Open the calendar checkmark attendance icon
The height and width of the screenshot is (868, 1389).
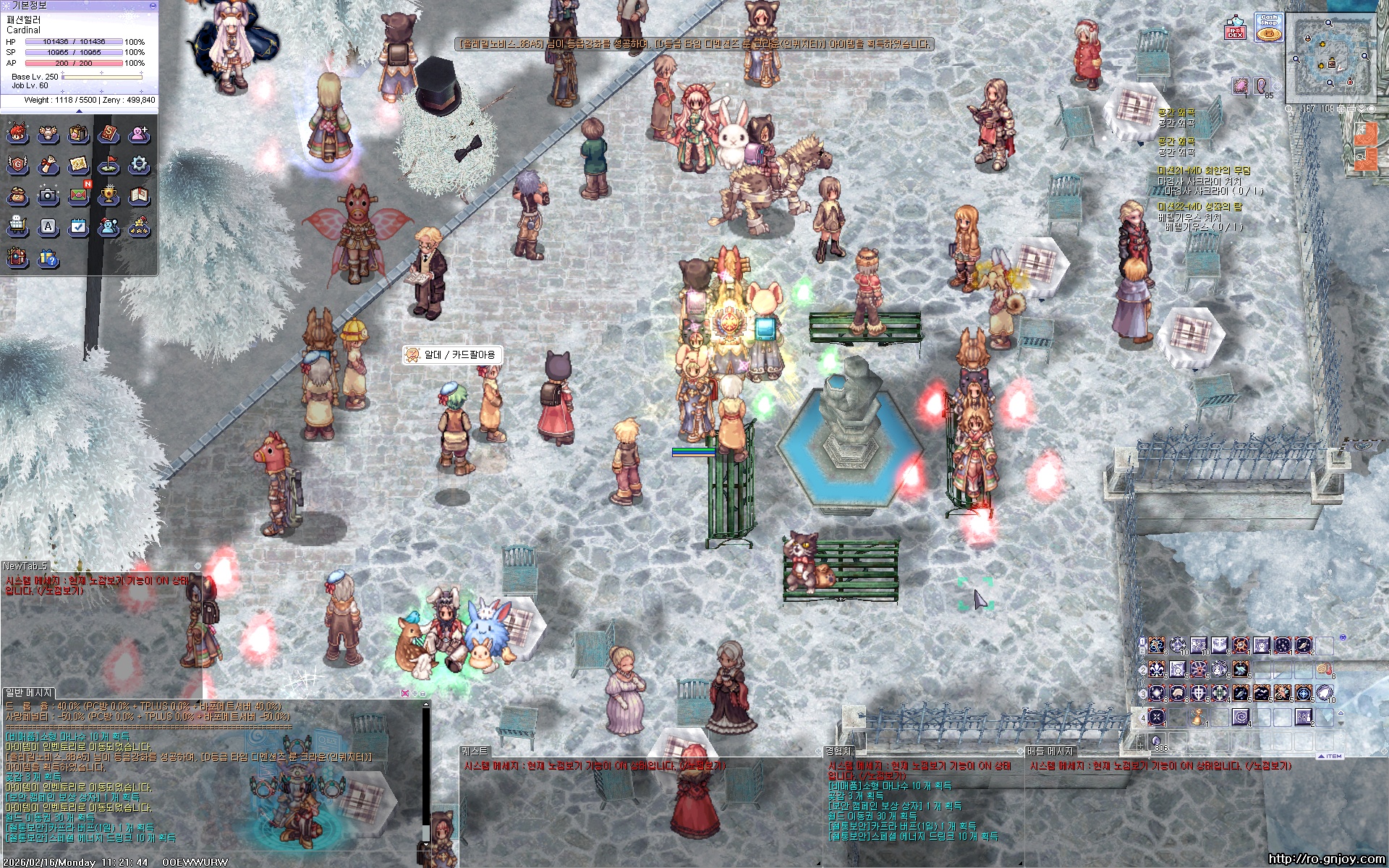coord(78,227)
